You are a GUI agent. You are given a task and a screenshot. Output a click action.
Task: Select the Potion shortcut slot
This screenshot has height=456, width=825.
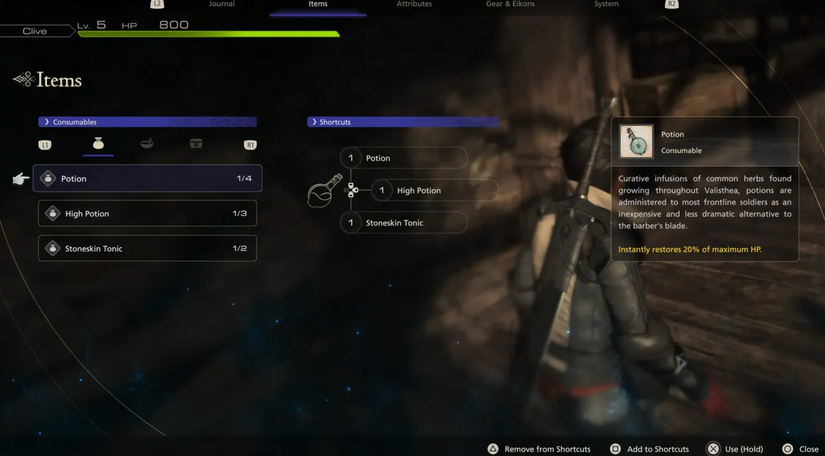pos(403,158)
